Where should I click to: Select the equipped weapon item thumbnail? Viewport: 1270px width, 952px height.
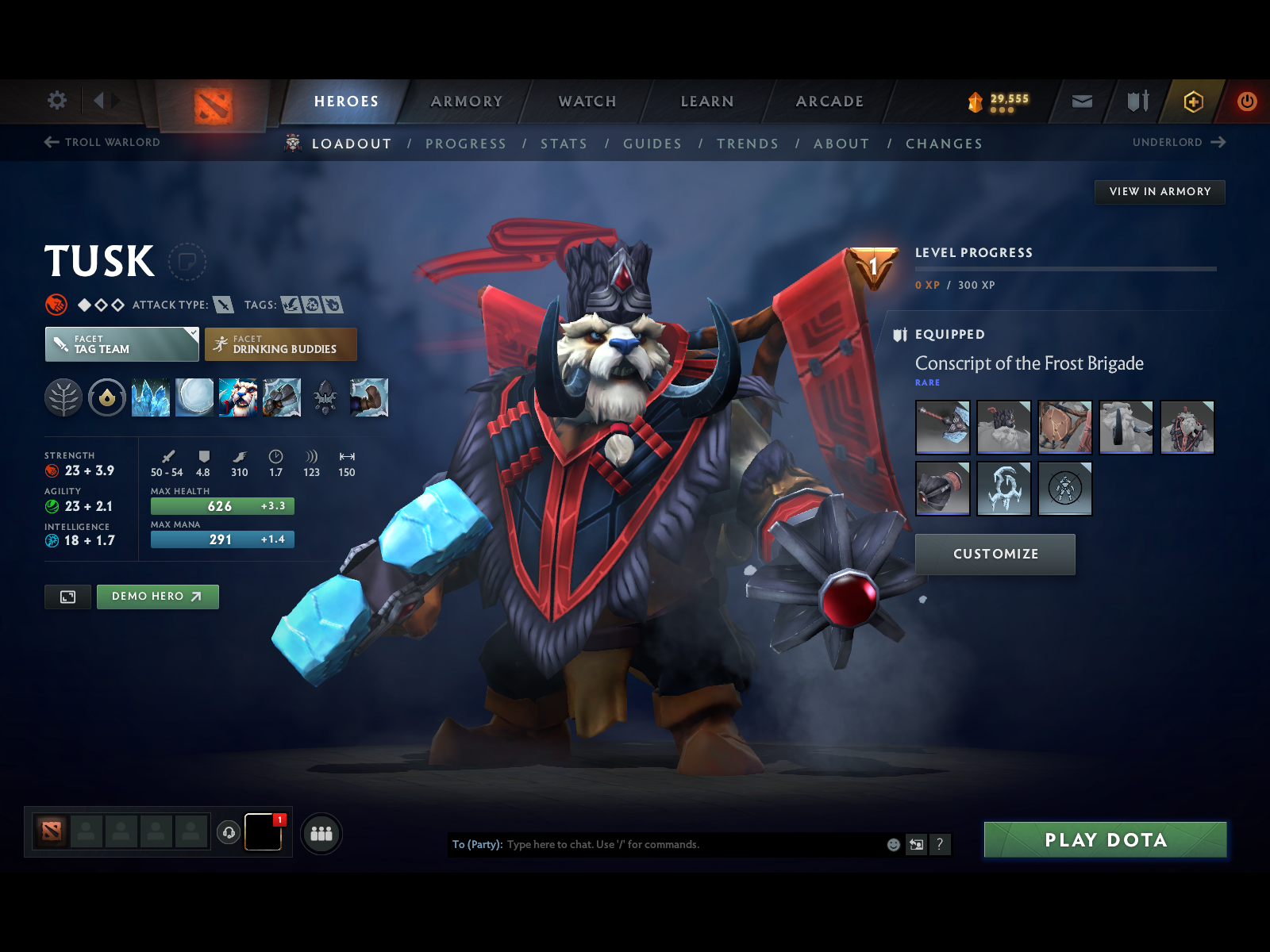[943, 427]
